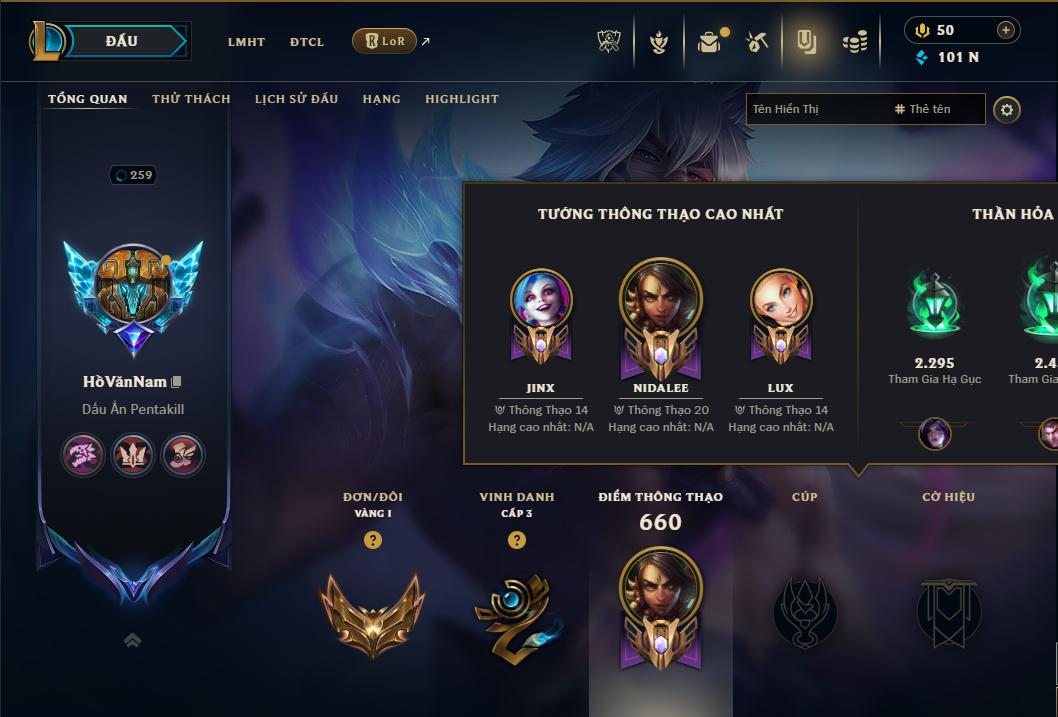Open the Đơn/Đôi gold rank emblem
The height and width of the screenshot is (717, 1058).
372,613
